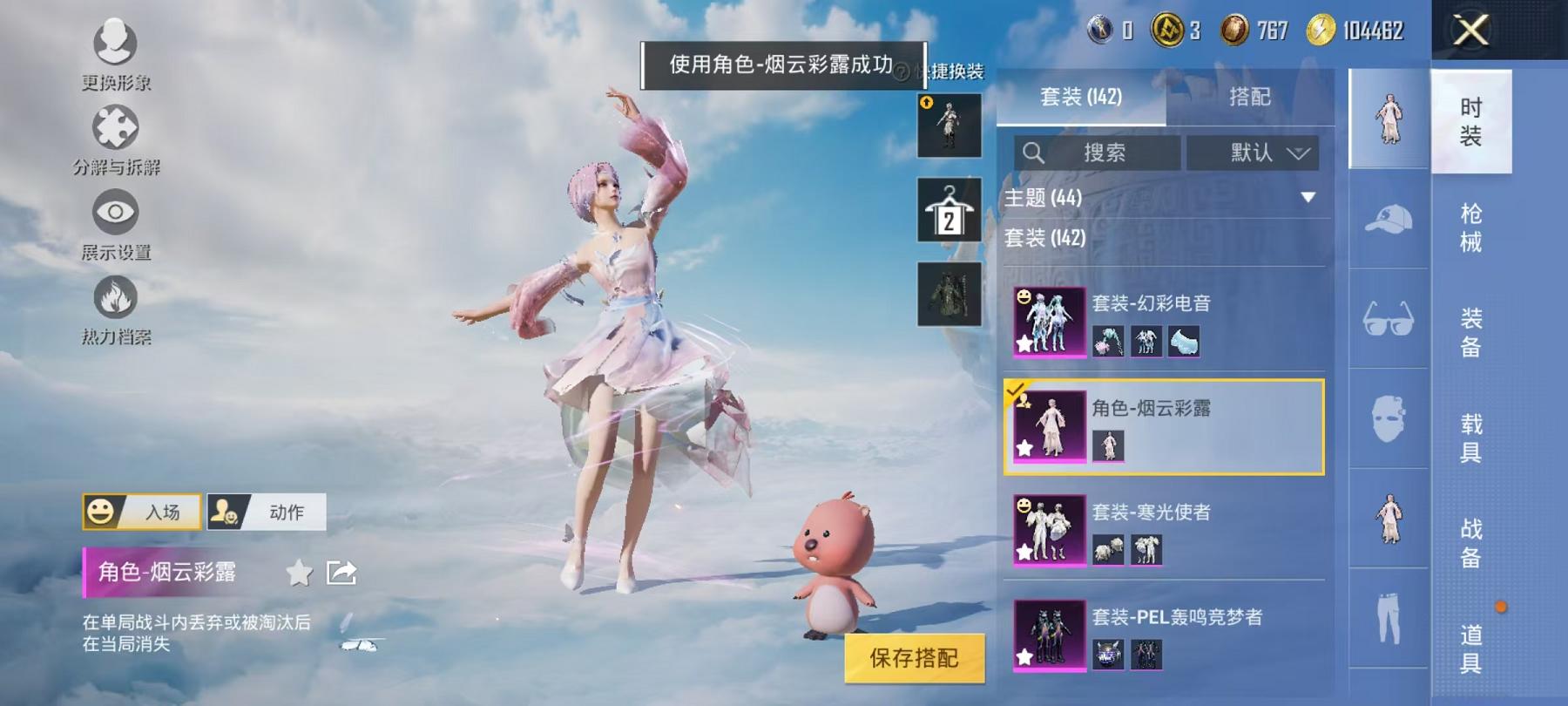The width and height of the screenshot is (1568, 706).
Task: Select the mask category icon
Action: [x=1387, y=418]
